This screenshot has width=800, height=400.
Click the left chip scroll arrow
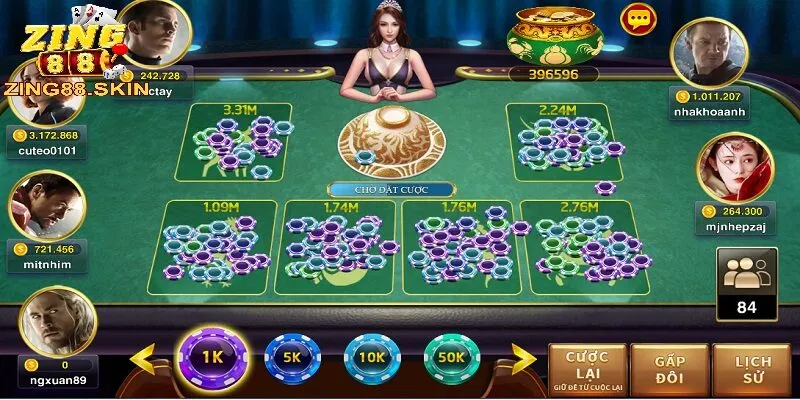pyautogui.click(x=146, y=358)
